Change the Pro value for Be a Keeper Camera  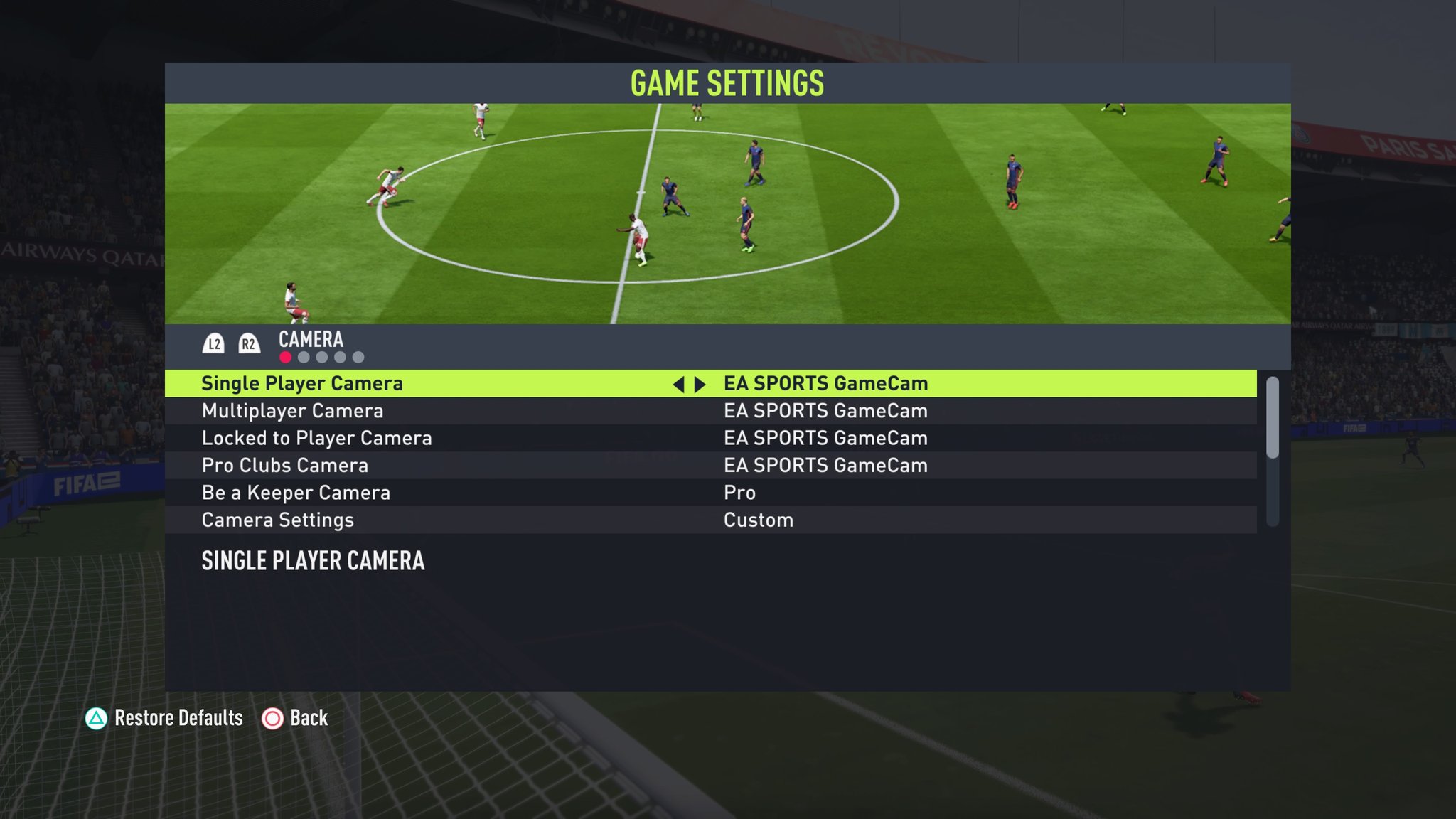point(738,493)
